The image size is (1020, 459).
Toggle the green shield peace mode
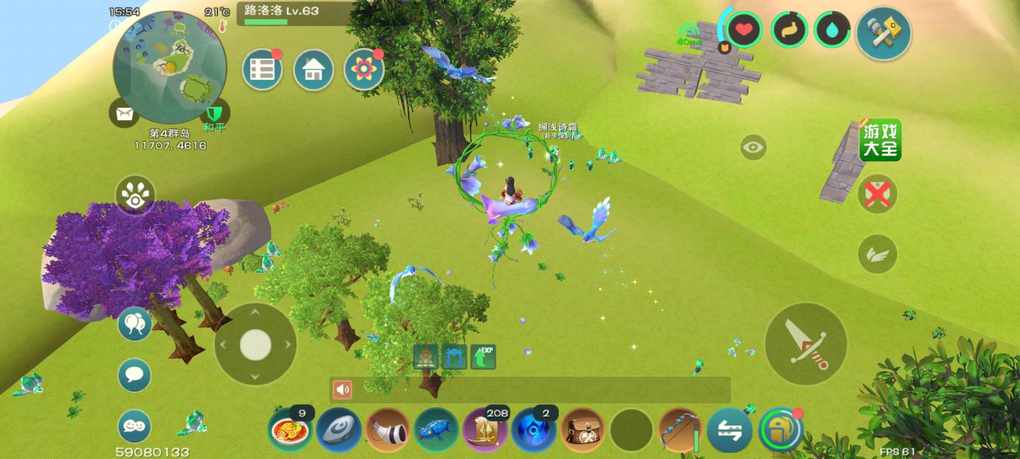pyautogui.click(x=215, y=114)
